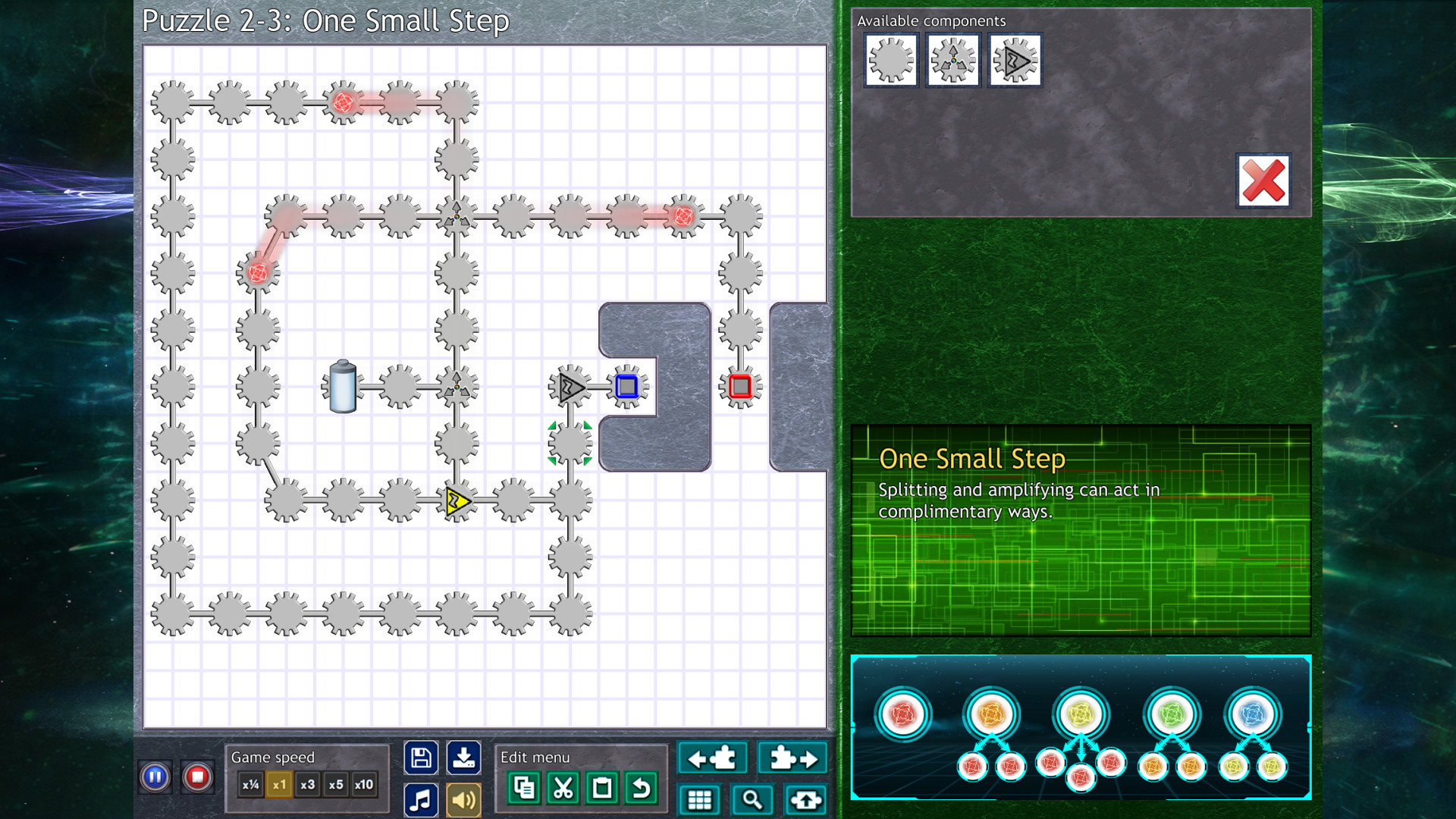Select x10 game speed
Screen dimensions: 1456x819
tap(364, 786)
